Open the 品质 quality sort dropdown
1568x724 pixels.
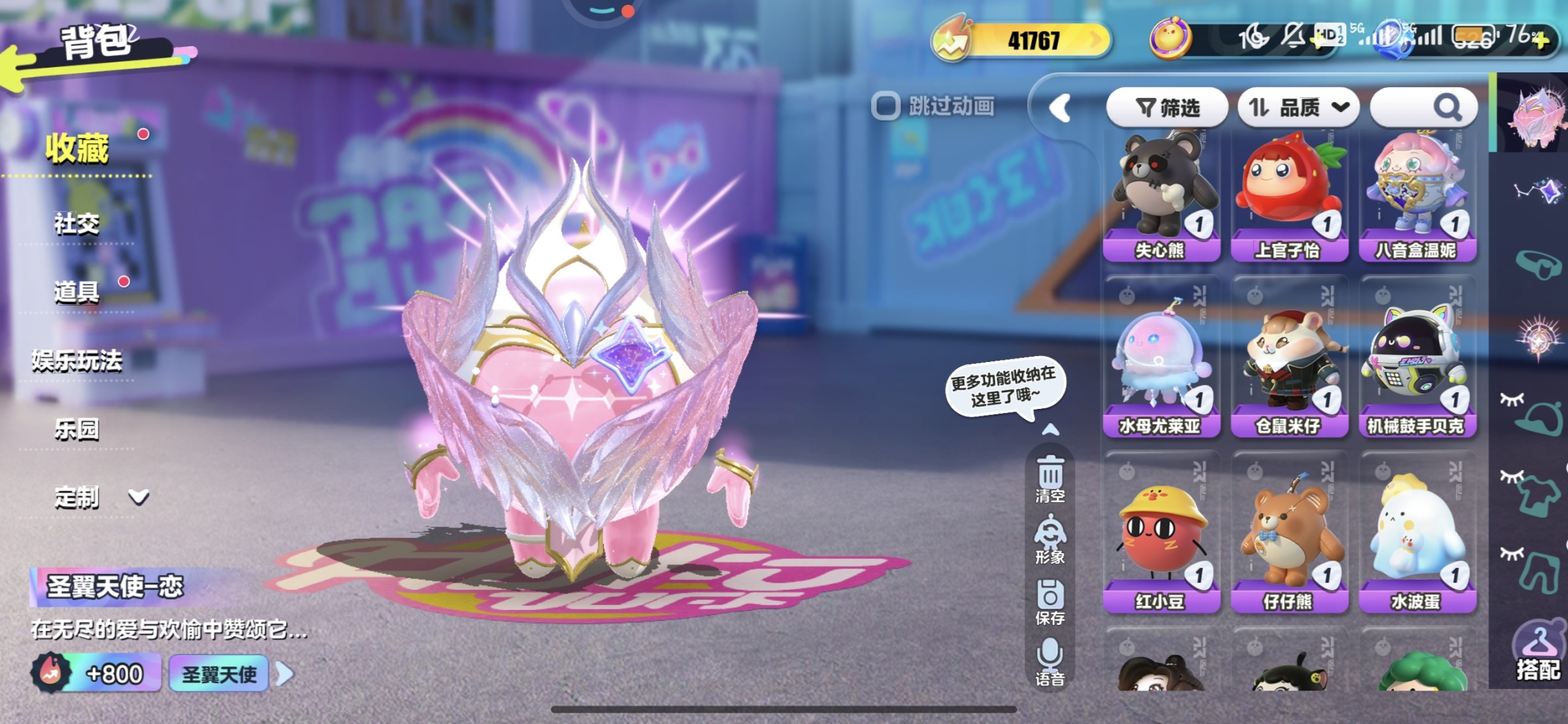1299,107
